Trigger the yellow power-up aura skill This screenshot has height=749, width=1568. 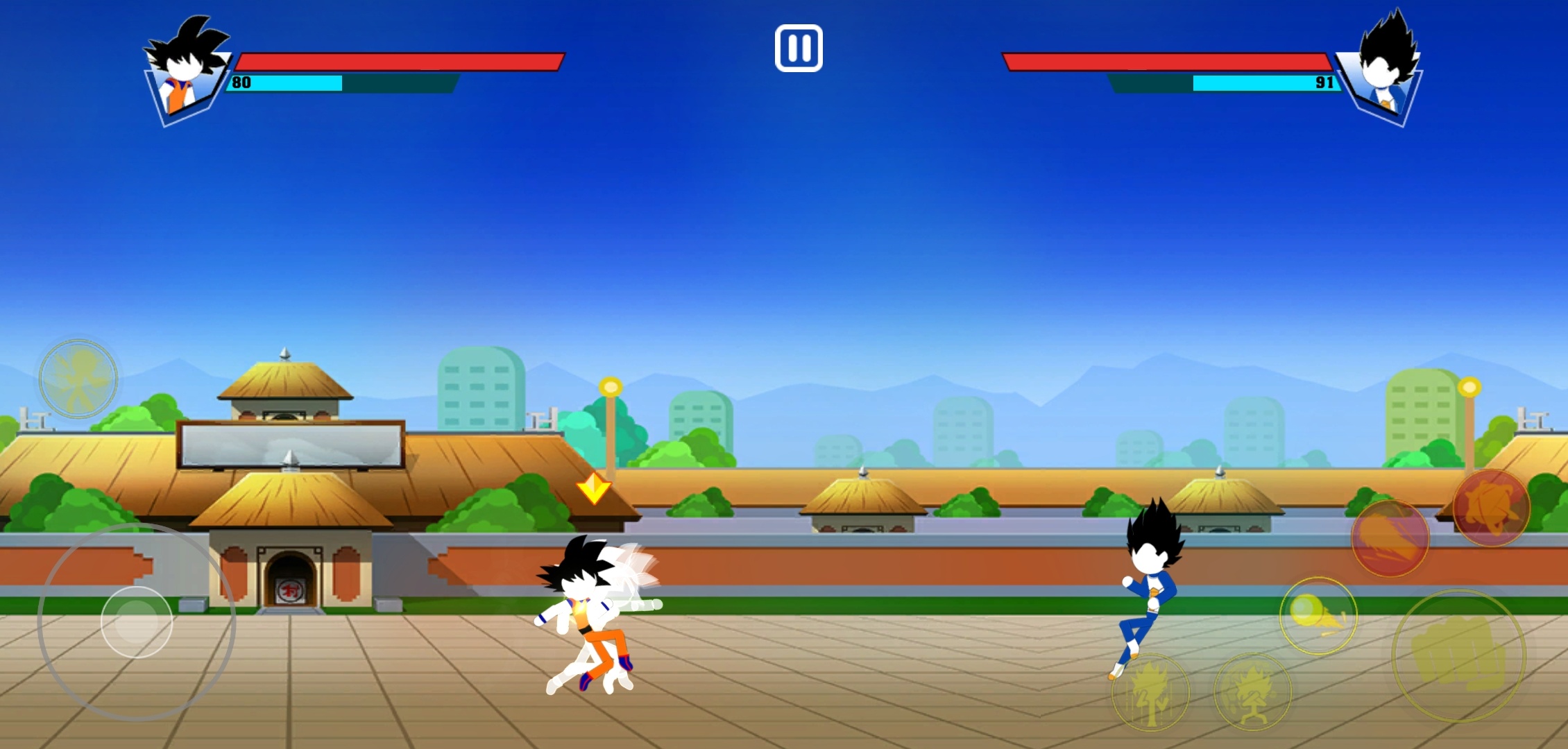click(x=1150, y=692)
